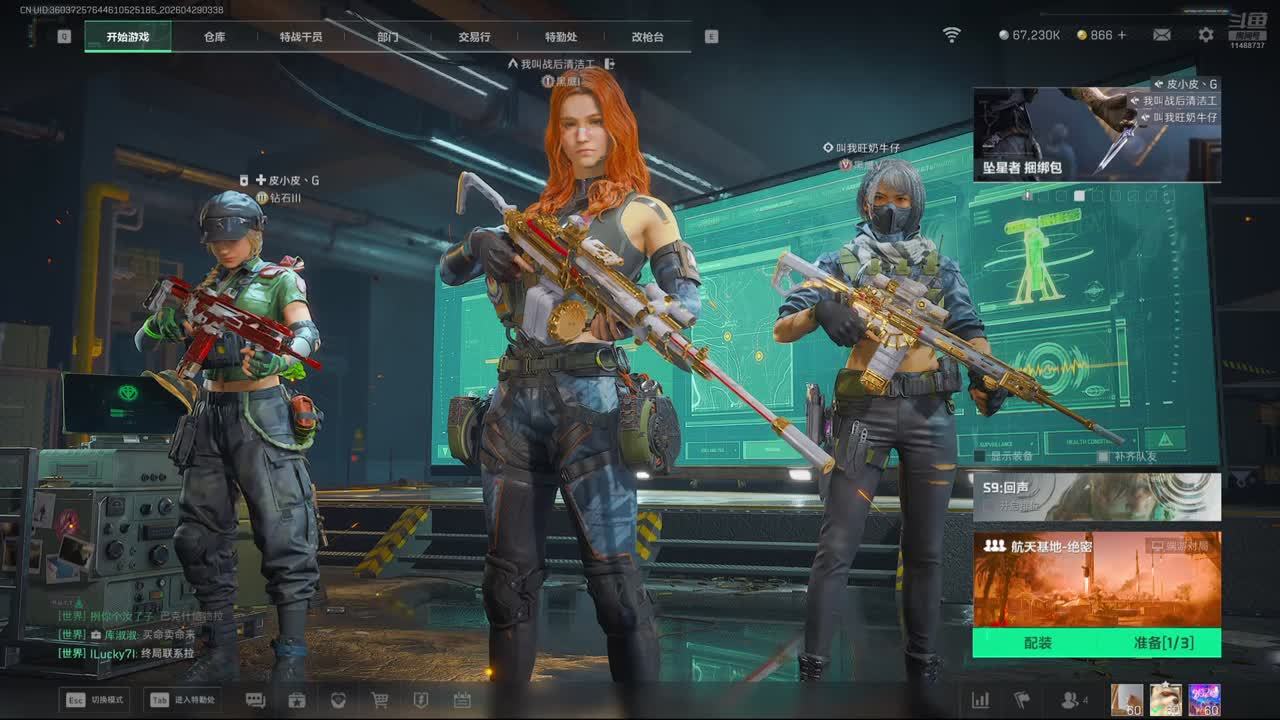The height and width of the screenshot is (720, 1280).
Task: Add currency with the plus button
Action: click(x=1122, y=35)
